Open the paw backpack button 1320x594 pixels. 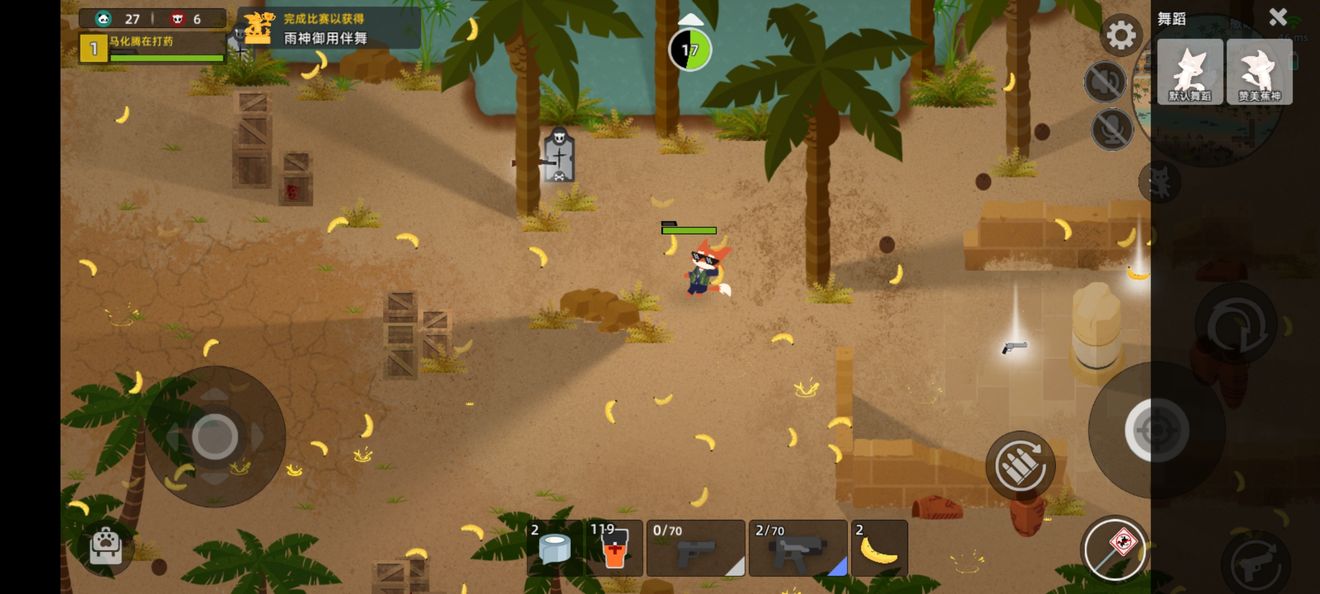pos(105,545)
